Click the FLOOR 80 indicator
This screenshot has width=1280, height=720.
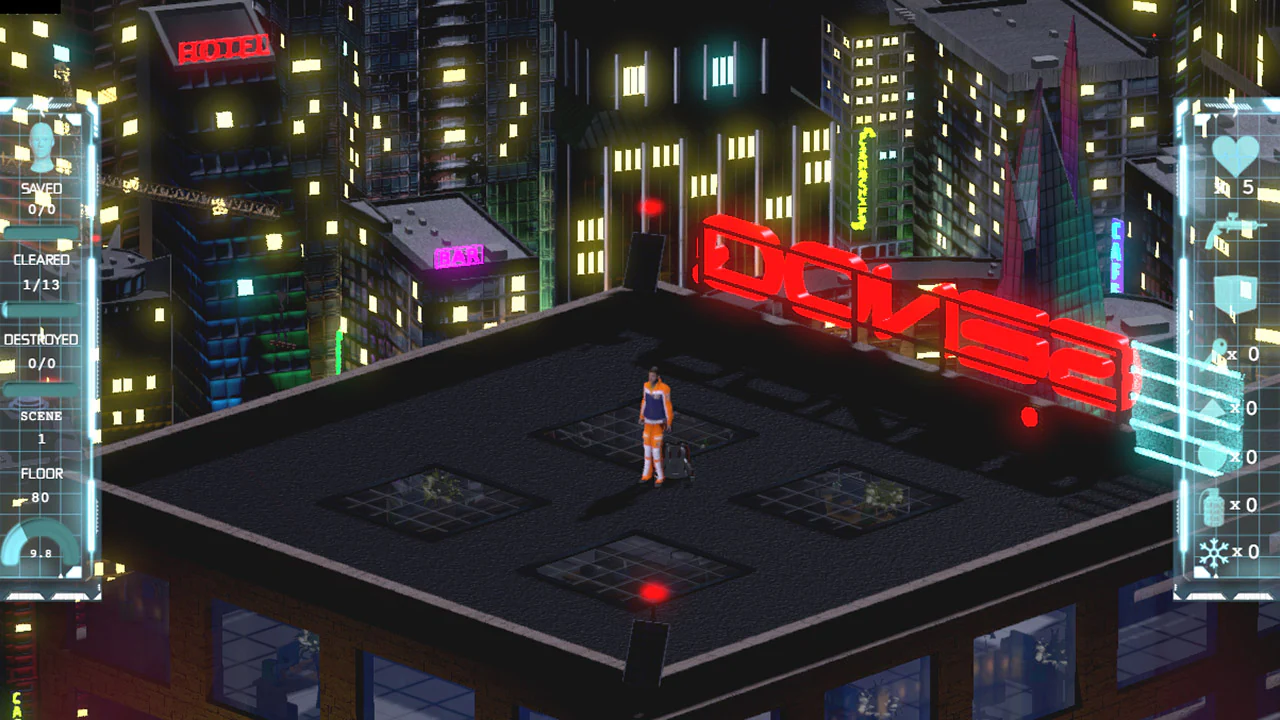point(40,485)
